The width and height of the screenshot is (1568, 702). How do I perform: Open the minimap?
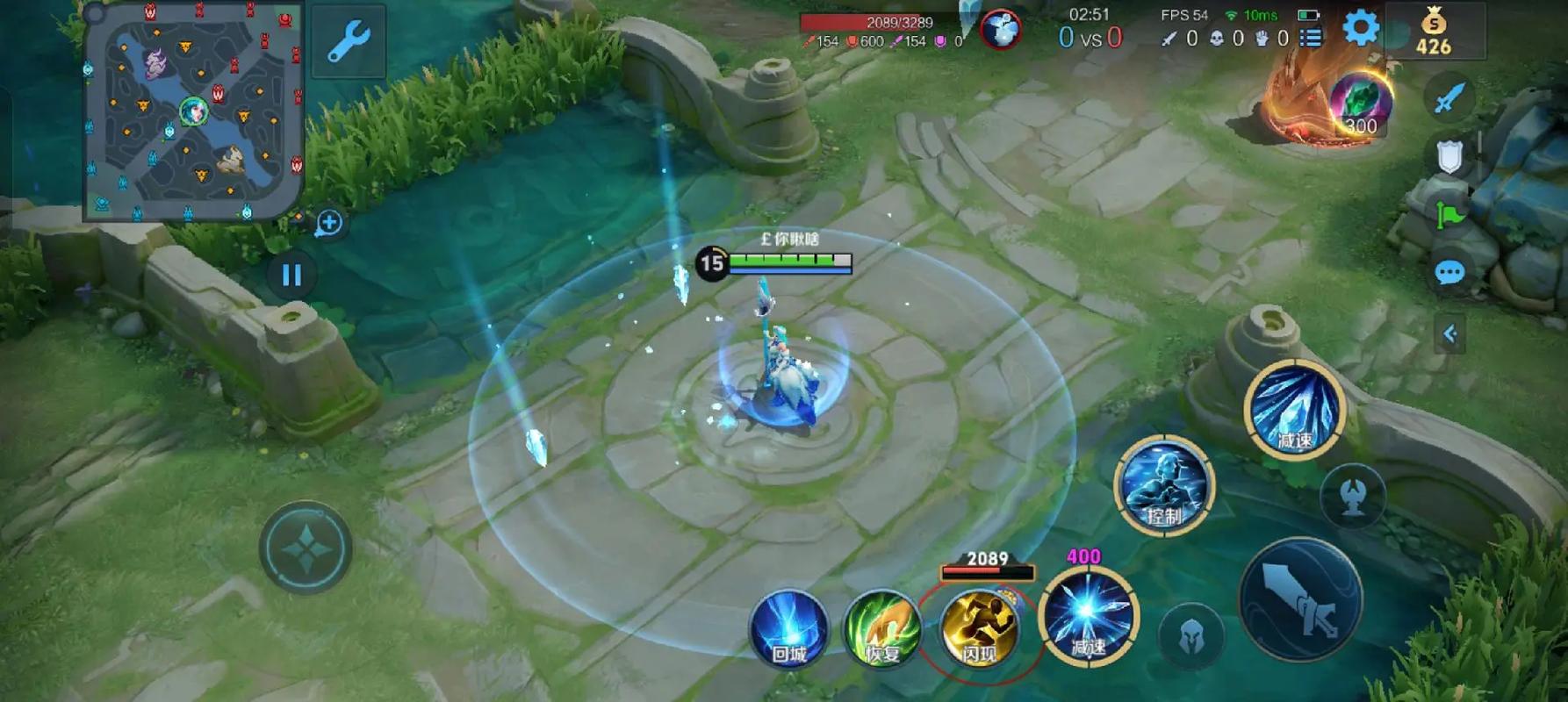193,110
